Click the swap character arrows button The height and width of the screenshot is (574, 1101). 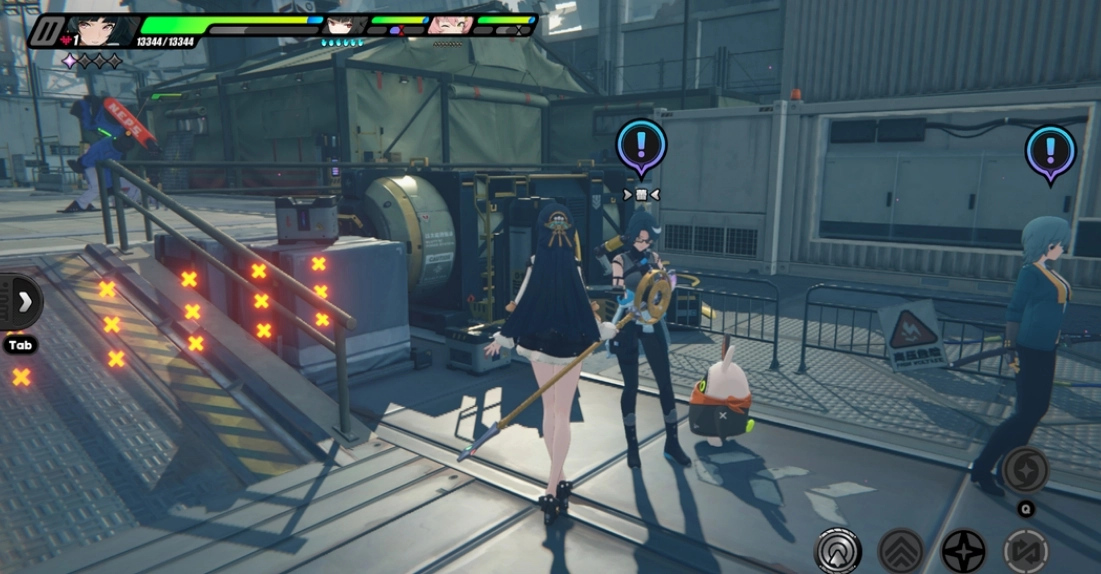click(x=1026, y=551)
